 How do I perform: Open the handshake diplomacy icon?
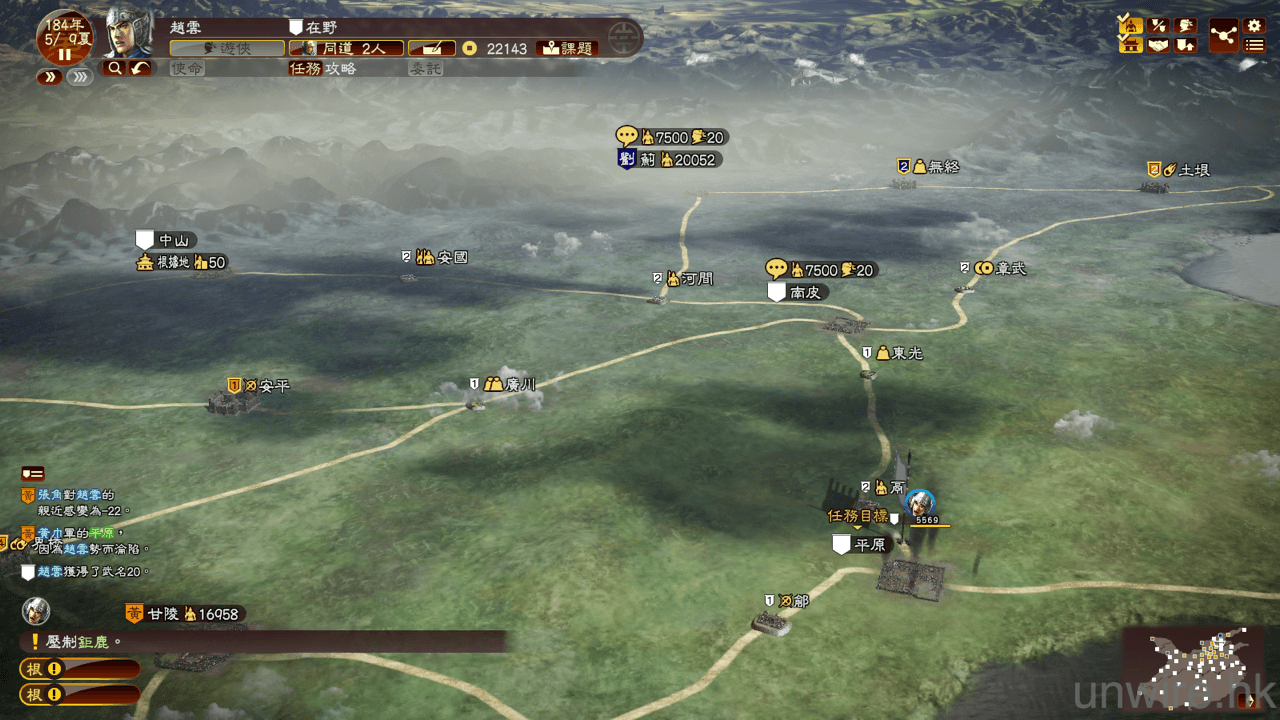1158,44
